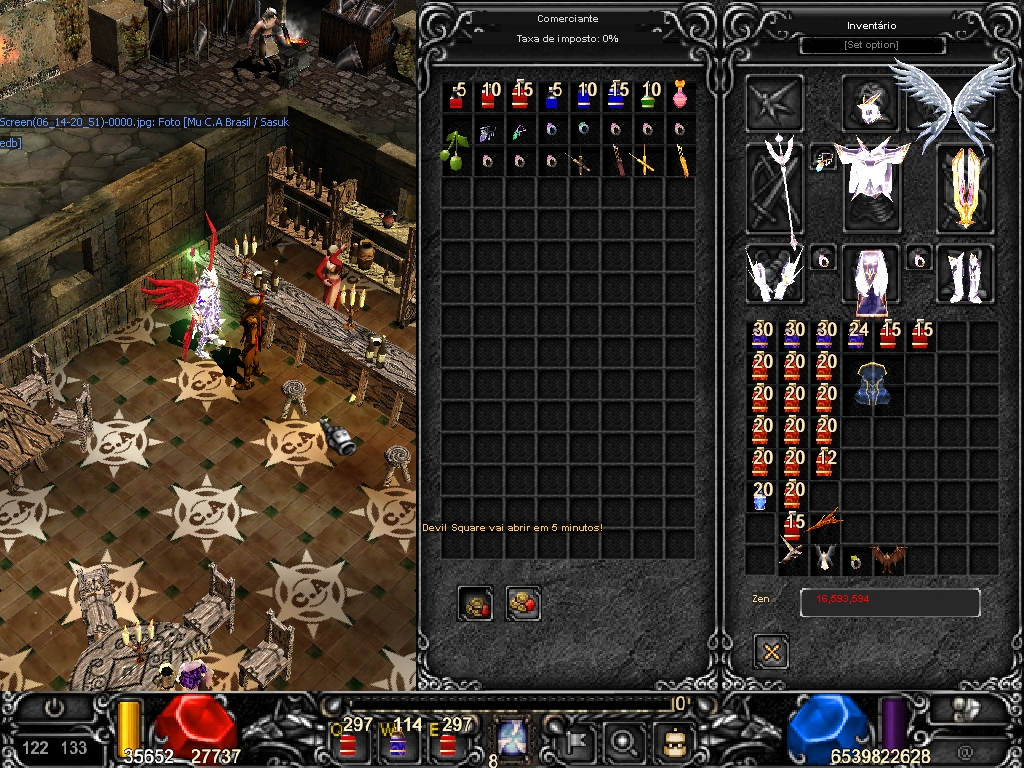Click the flag icon on the bottom bar
The width and height of the screenshot is (1024, 768).
tap(578, 741)
